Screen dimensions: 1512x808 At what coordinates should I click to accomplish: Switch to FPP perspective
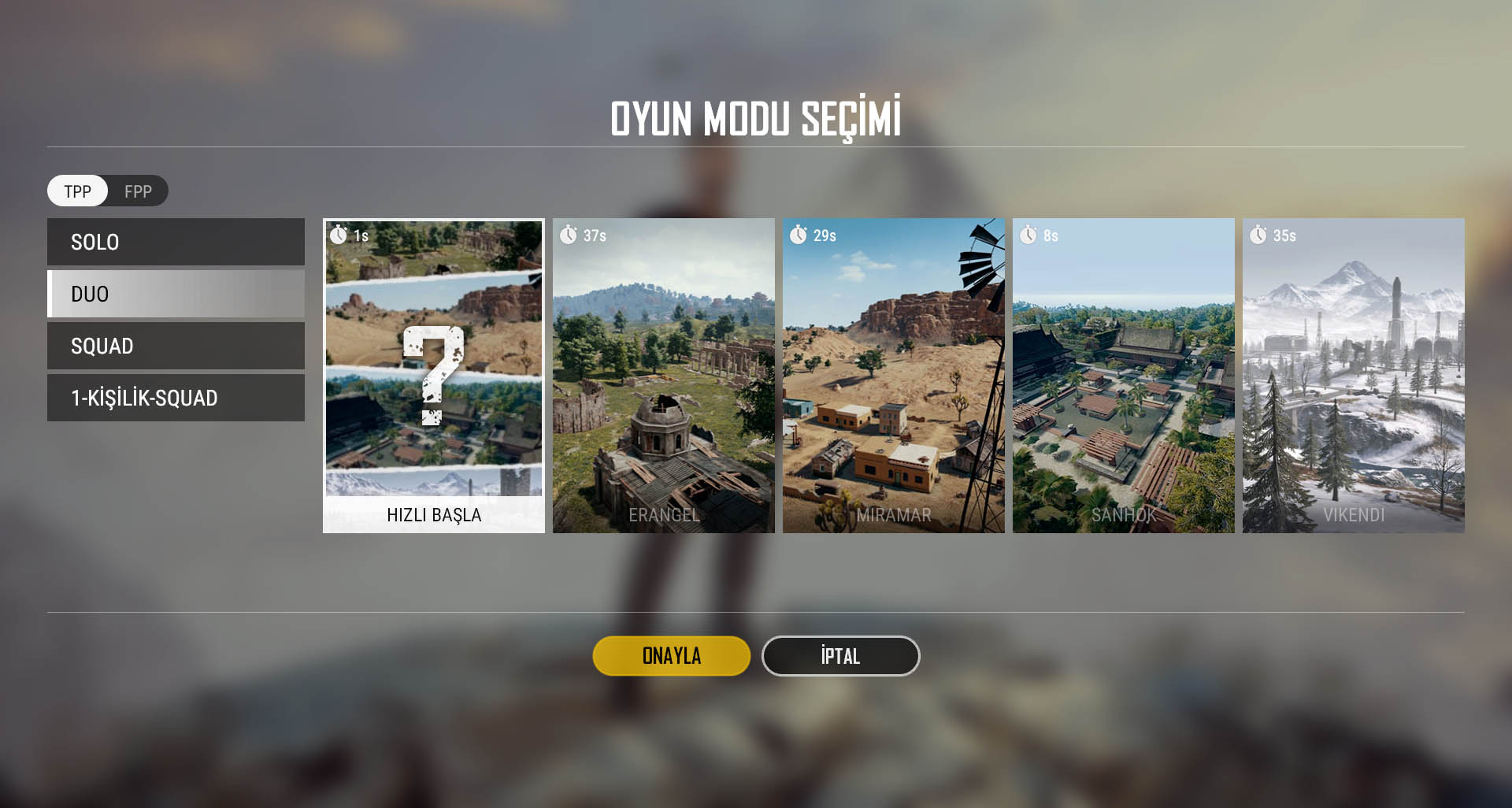pyautogui.click(x=138, y=191)
